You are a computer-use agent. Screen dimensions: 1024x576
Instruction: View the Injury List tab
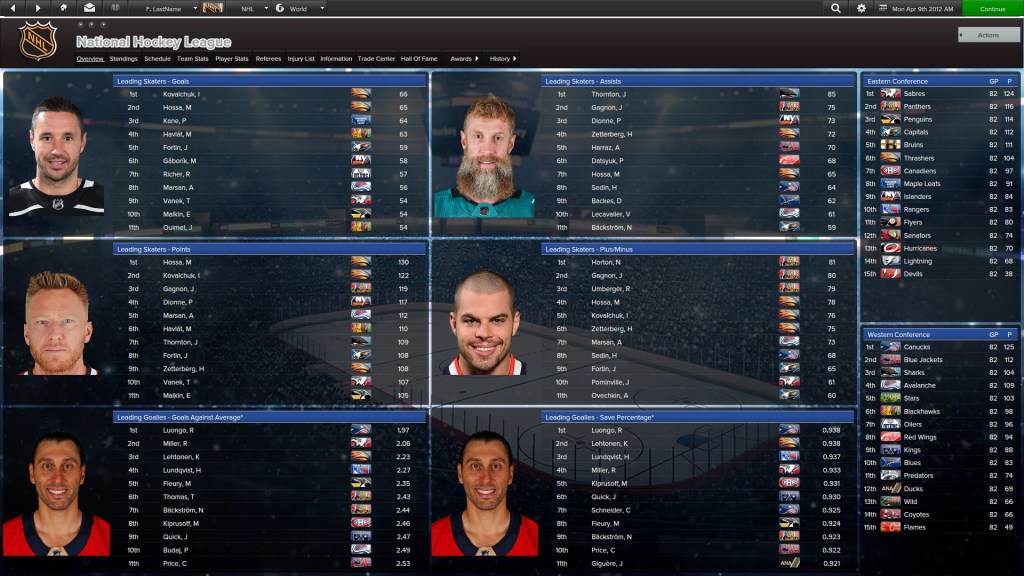coord(301,59)
